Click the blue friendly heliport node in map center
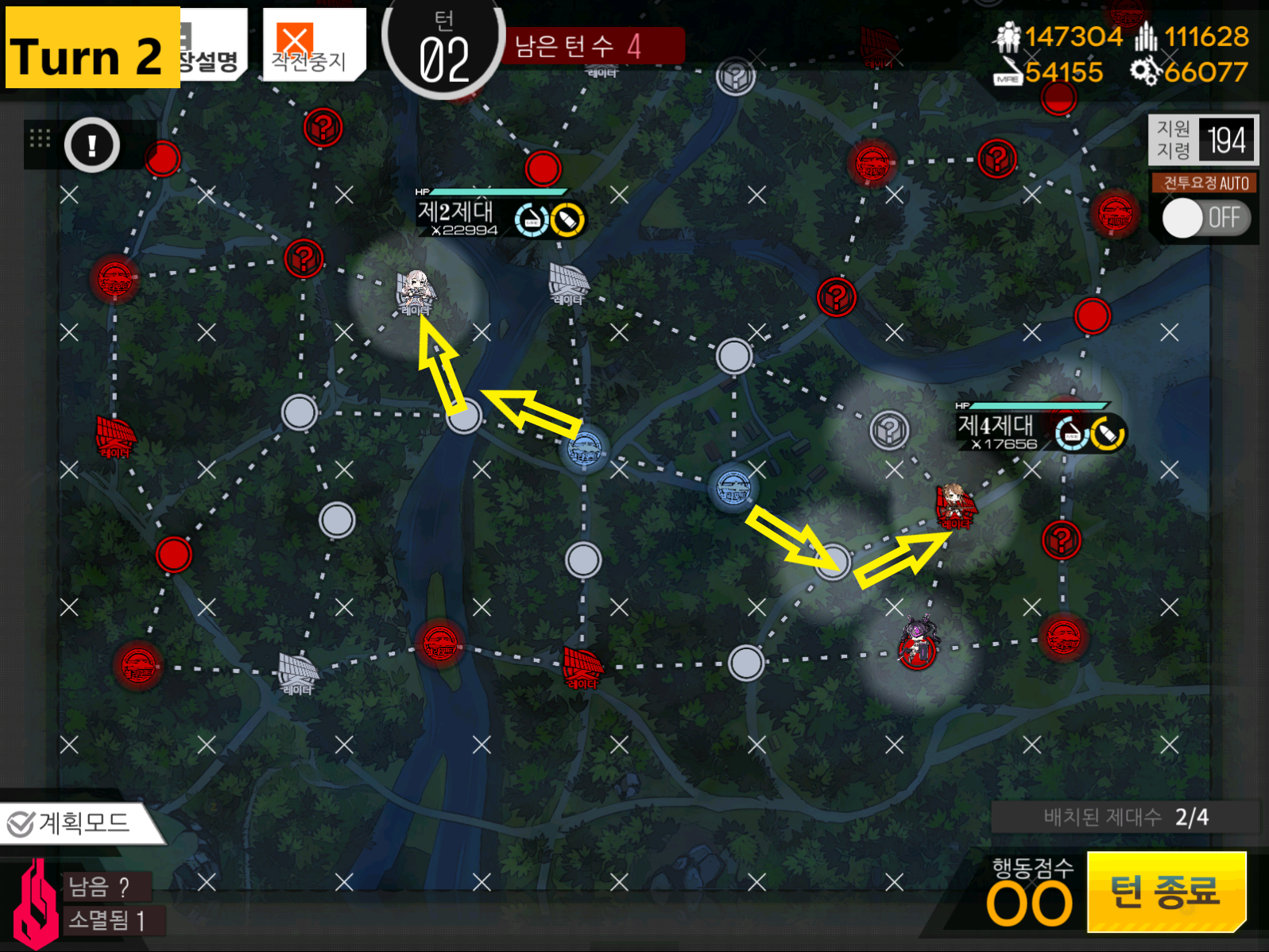The width and height of the screenshot is (1269, 952). pyautogui.click(x=586, y=449)
